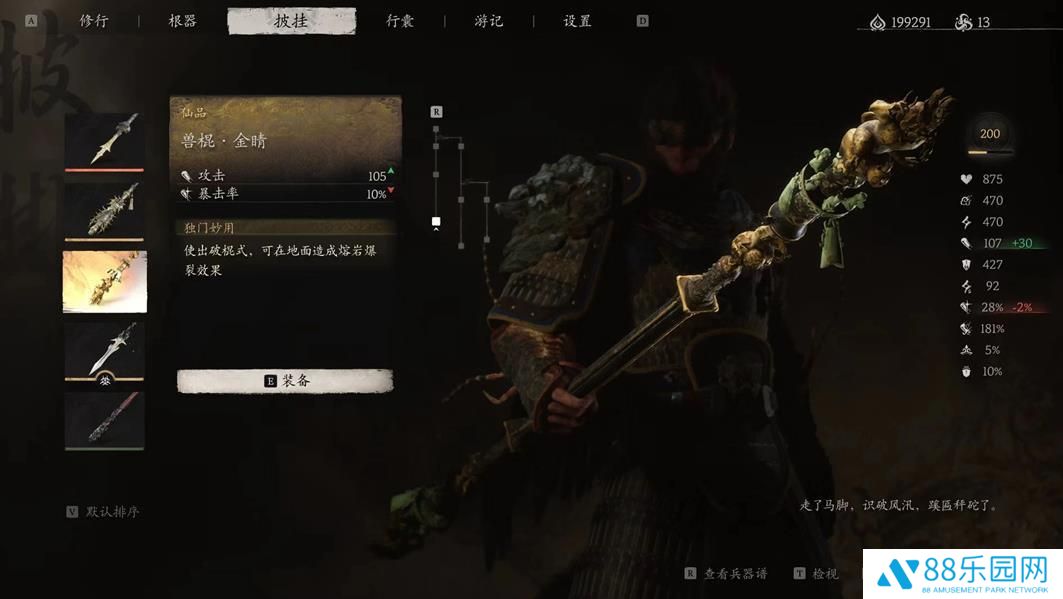Pick the silver-bladed spear weapon thumbnail
1063x599 pixels.
point(105,349)
